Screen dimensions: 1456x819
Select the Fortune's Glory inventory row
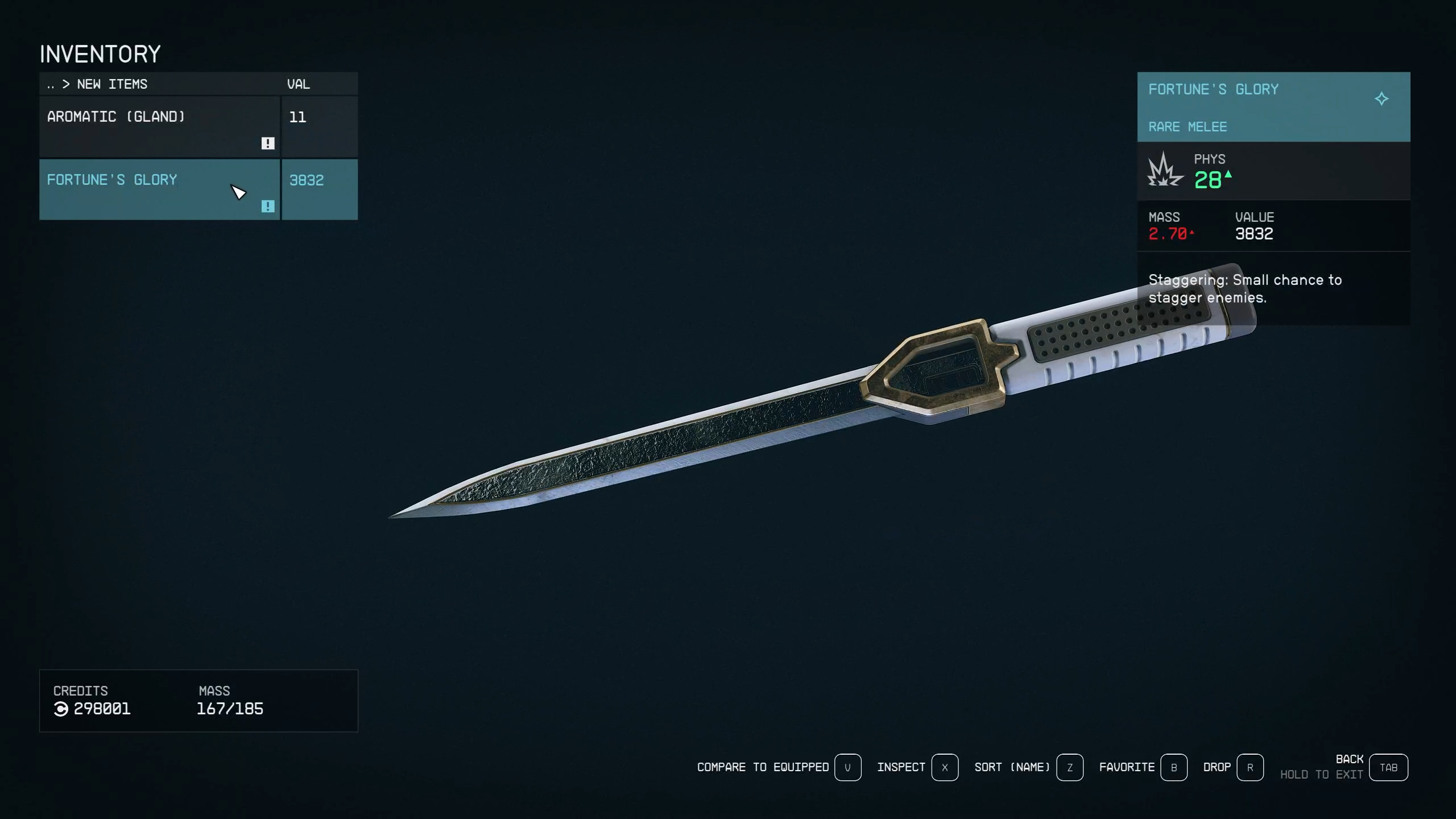pos(159,189)
